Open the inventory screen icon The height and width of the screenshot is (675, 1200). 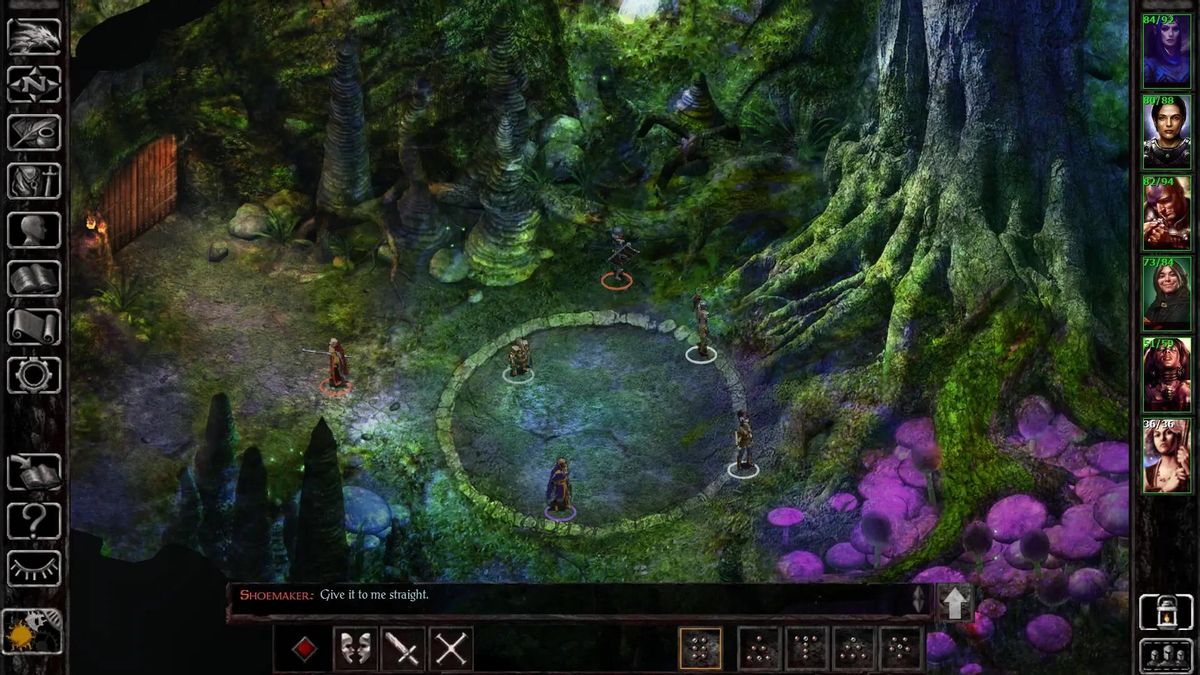pyautogui.click(x=34, y=181)
